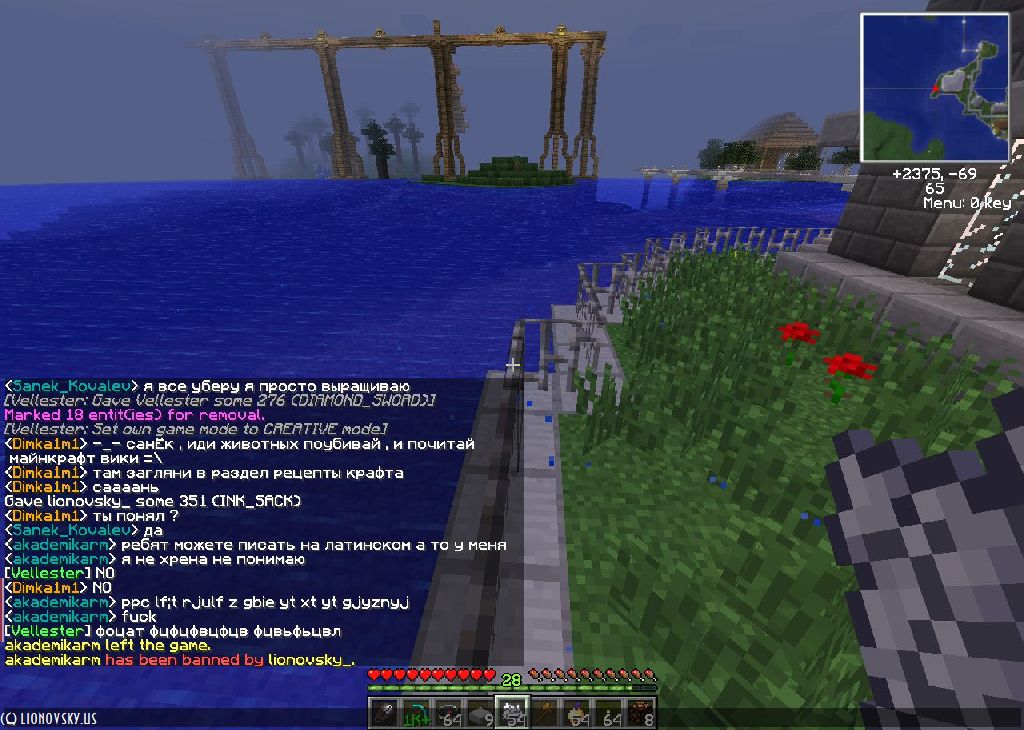Image resolution: width=1024 pixels, height=730 pixels.
Task: Choose the highlighted hotbar slot holding 54 items
Action: (x=513, y=712)
